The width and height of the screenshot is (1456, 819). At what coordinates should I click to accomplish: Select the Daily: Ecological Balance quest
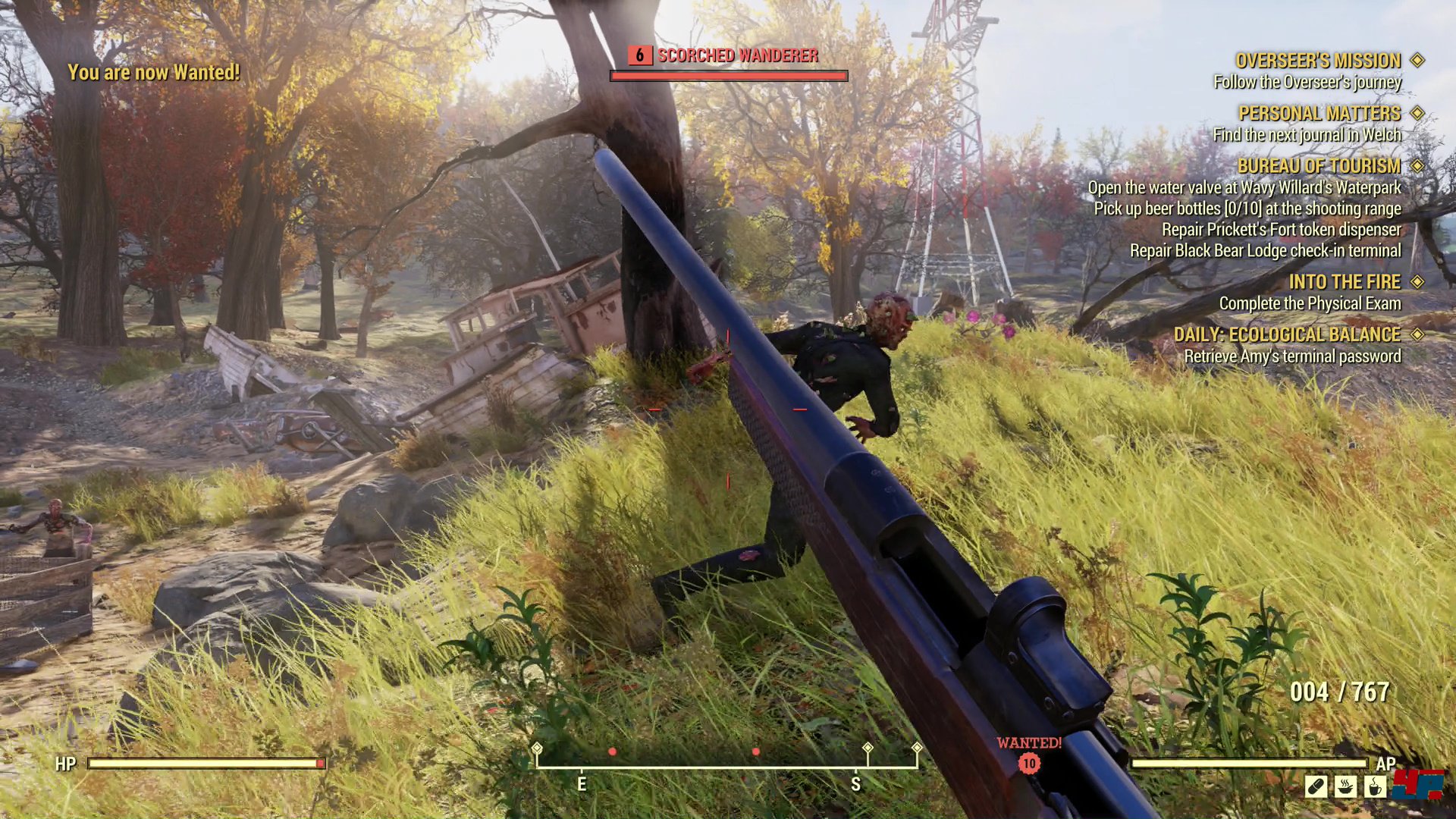[1287, 335]
